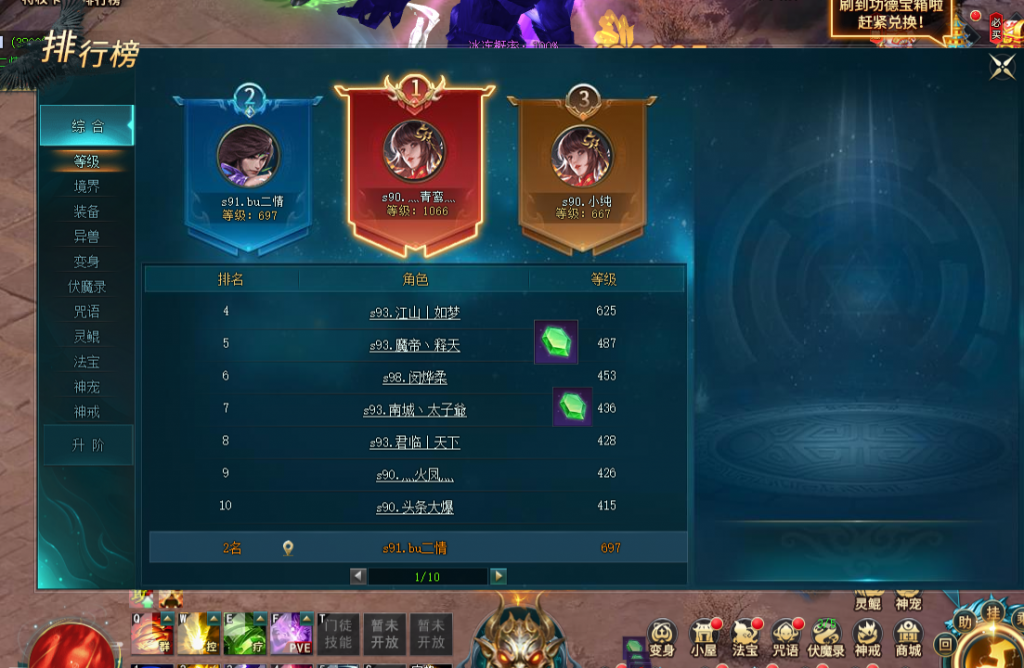This screenshot has height=668, width=1024.
Task: Switch to the 伏魔录 ranking list
Action: [87, 286]
